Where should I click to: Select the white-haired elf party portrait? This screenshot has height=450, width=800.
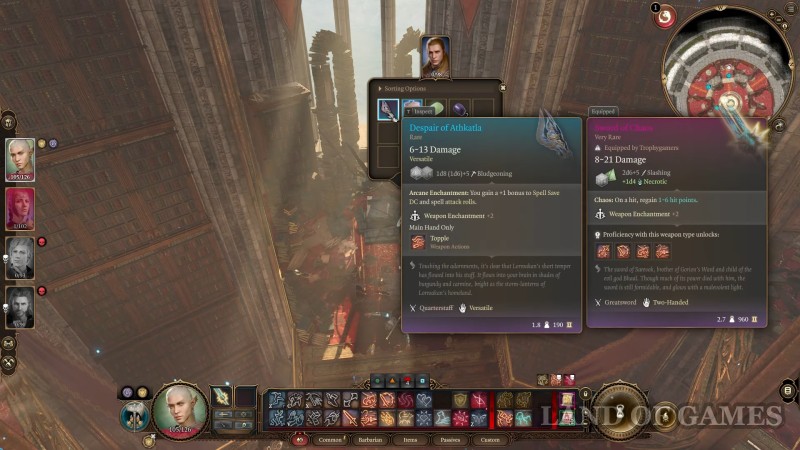[20, 158]
